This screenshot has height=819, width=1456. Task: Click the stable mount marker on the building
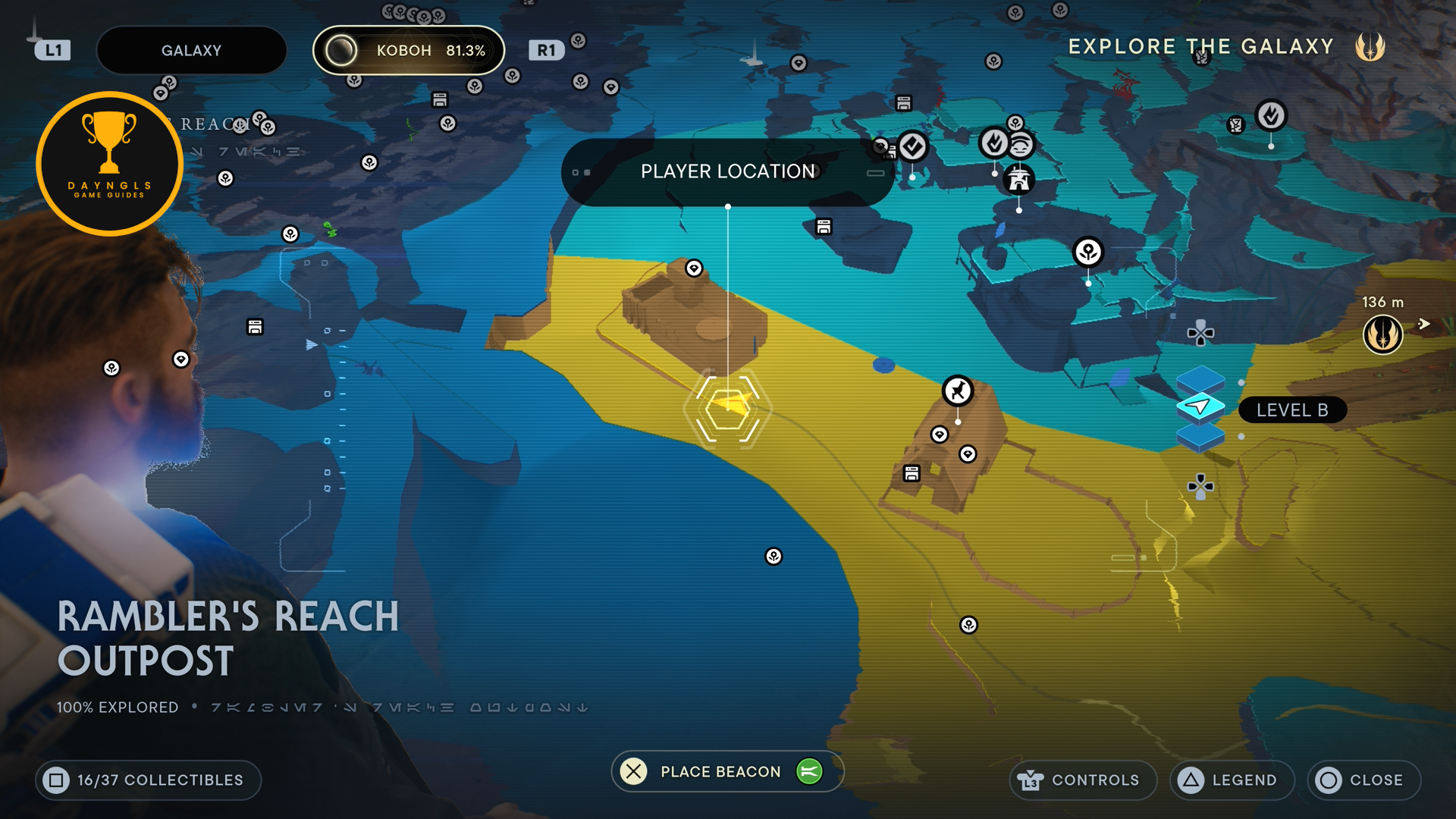click(x=958, y=391)
